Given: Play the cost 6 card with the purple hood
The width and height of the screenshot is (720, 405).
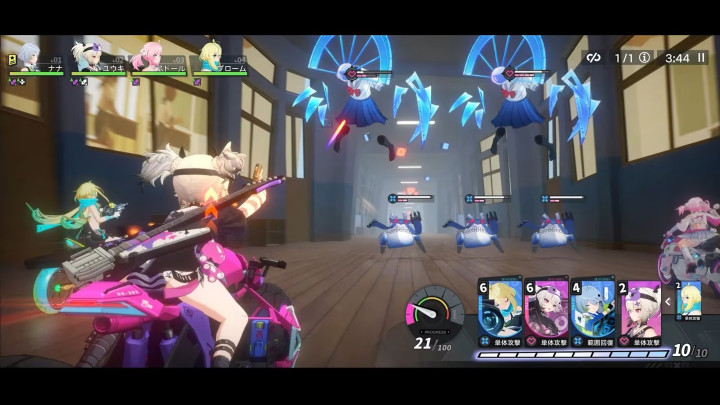Looking at the screenshot, I should 547,311.
